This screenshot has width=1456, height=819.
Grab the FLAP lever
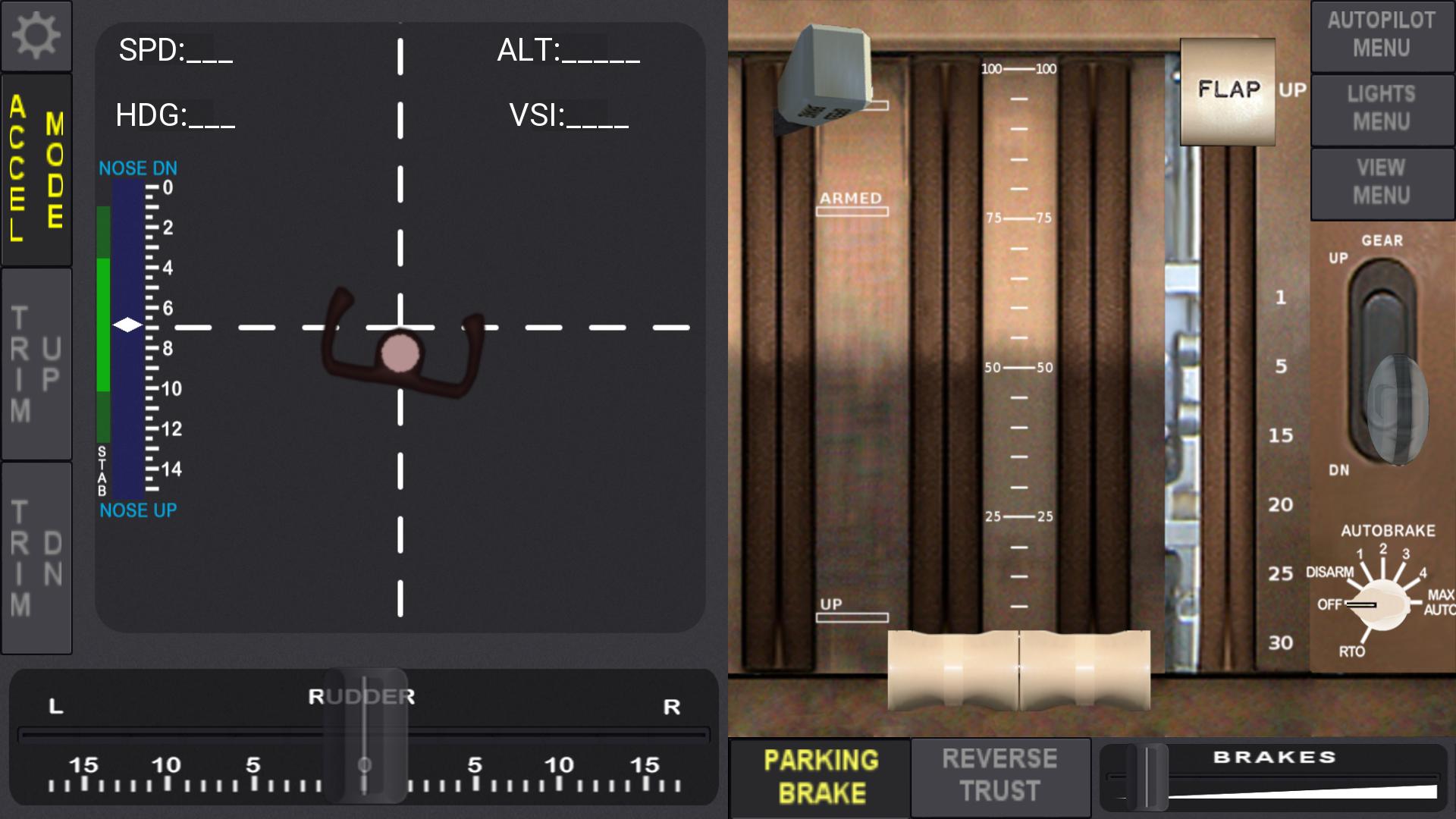[x=1228, y=91]
